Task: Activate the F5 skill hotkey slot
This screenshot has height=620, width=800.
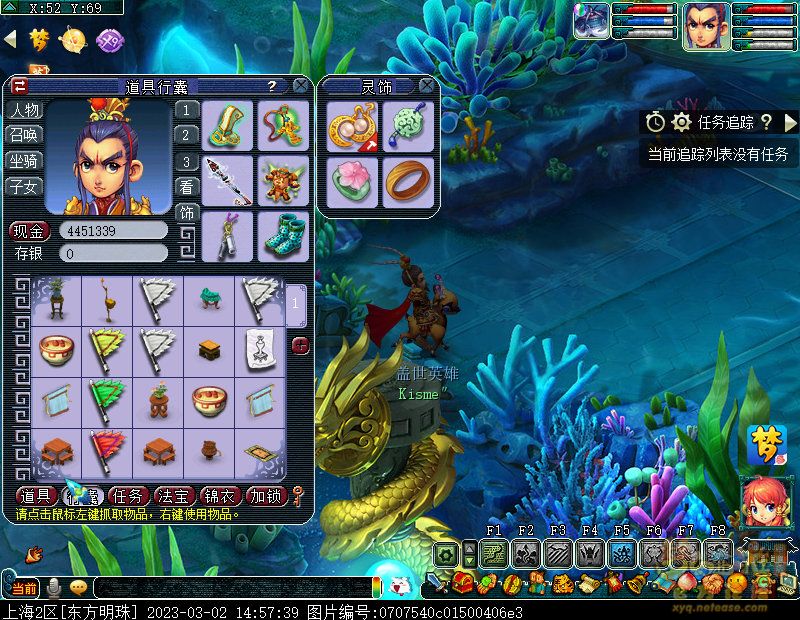Action: (621, 553)
